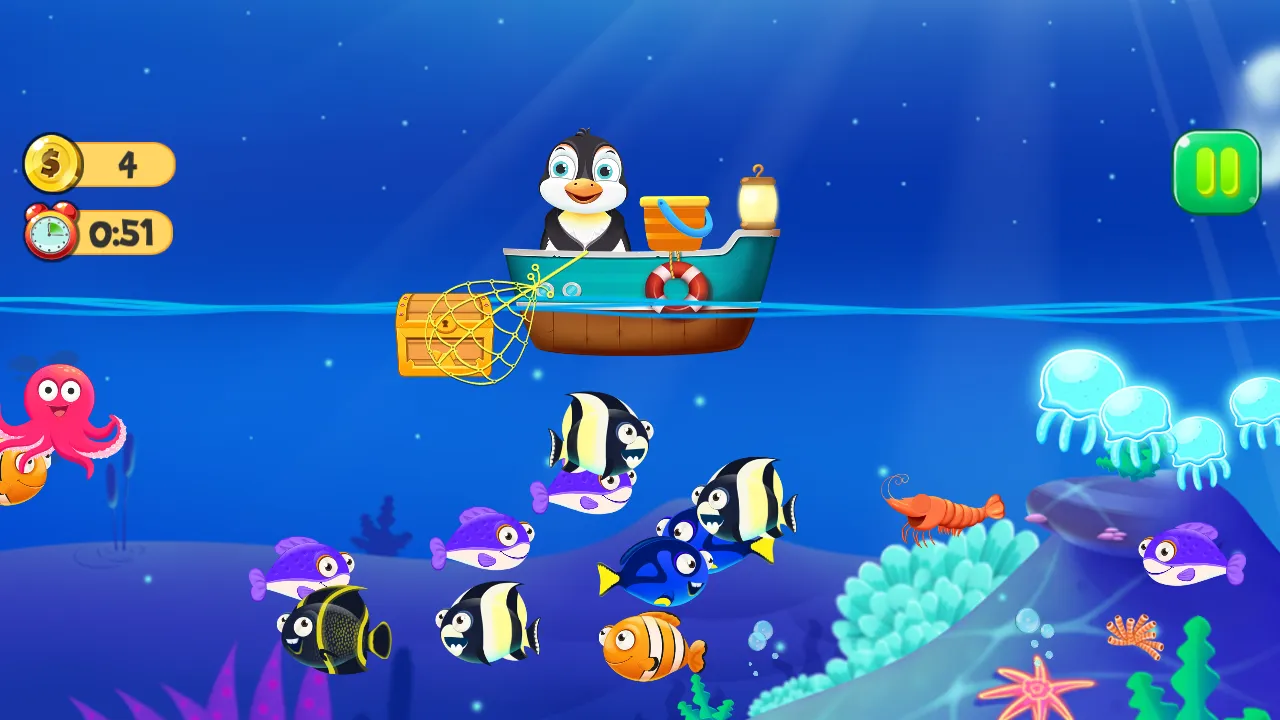This screenshot has height=720, width=1280.
Task: Click the coin counter icon
Action: 52,163
